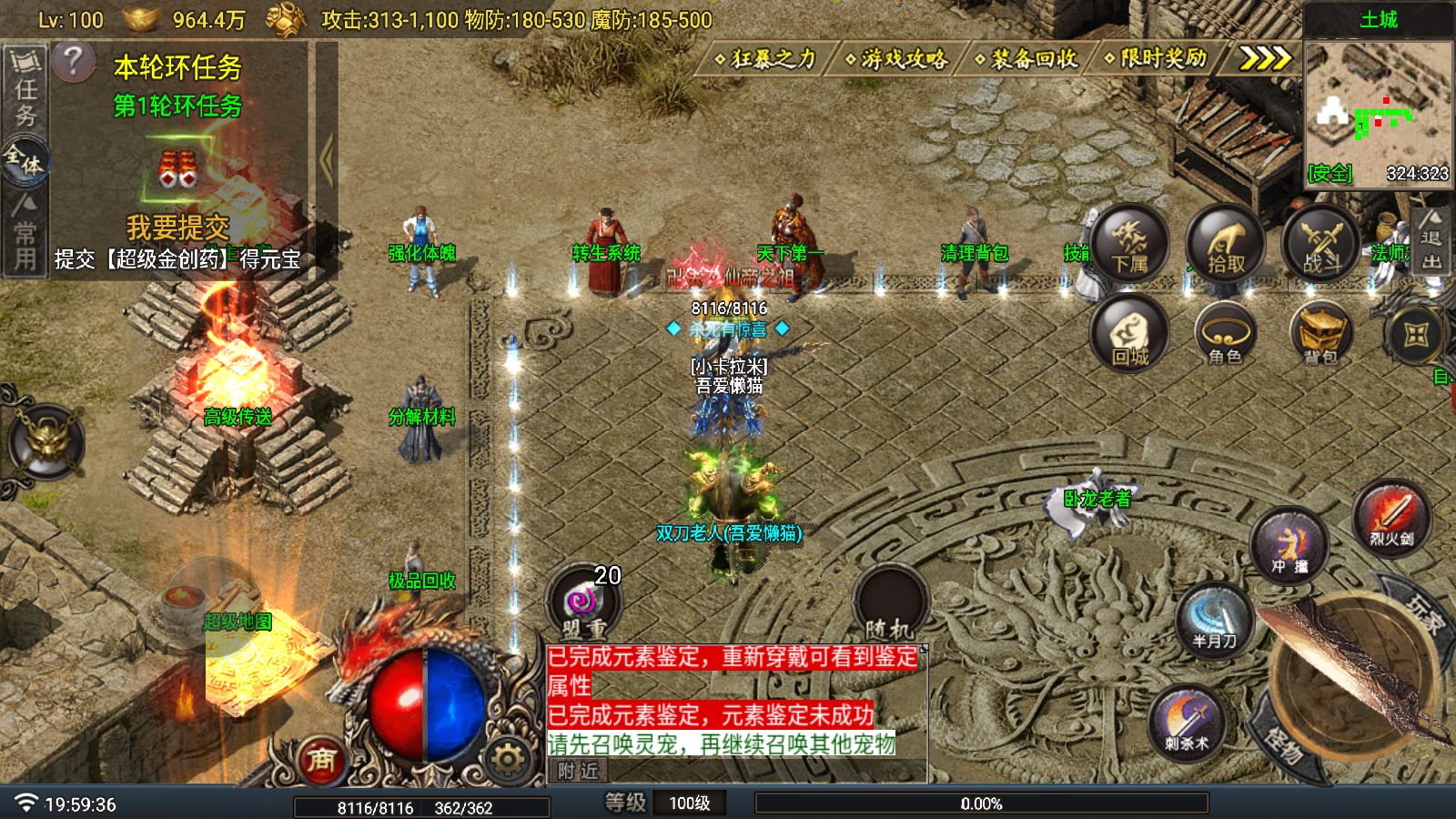Open 装备回收 equipment recycling
Viewport: 1456px width, 819px height.
click(x=1027, y=59)
